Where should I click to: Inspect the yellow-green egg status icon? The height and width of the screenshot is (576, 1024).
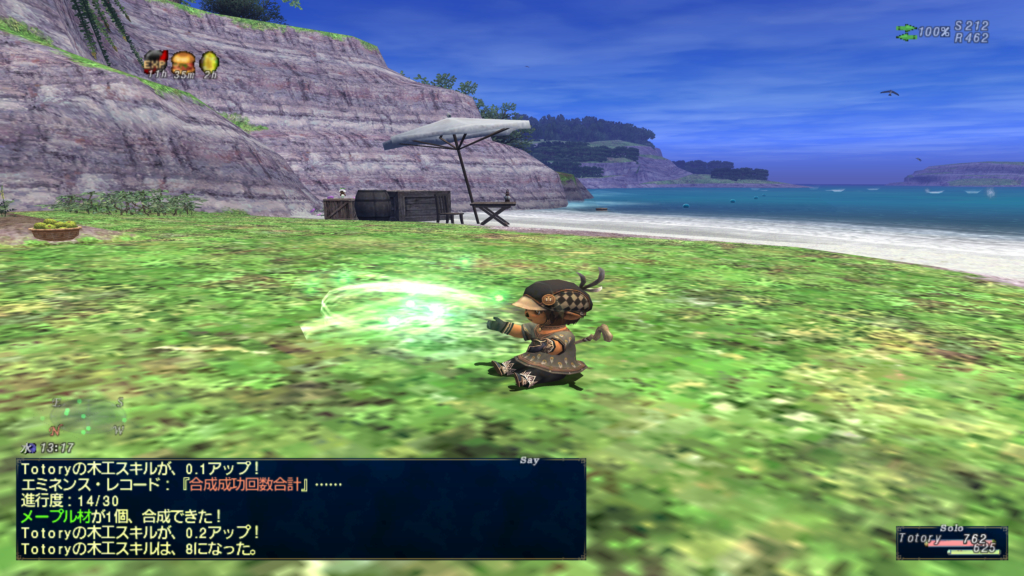click(208, 61)
